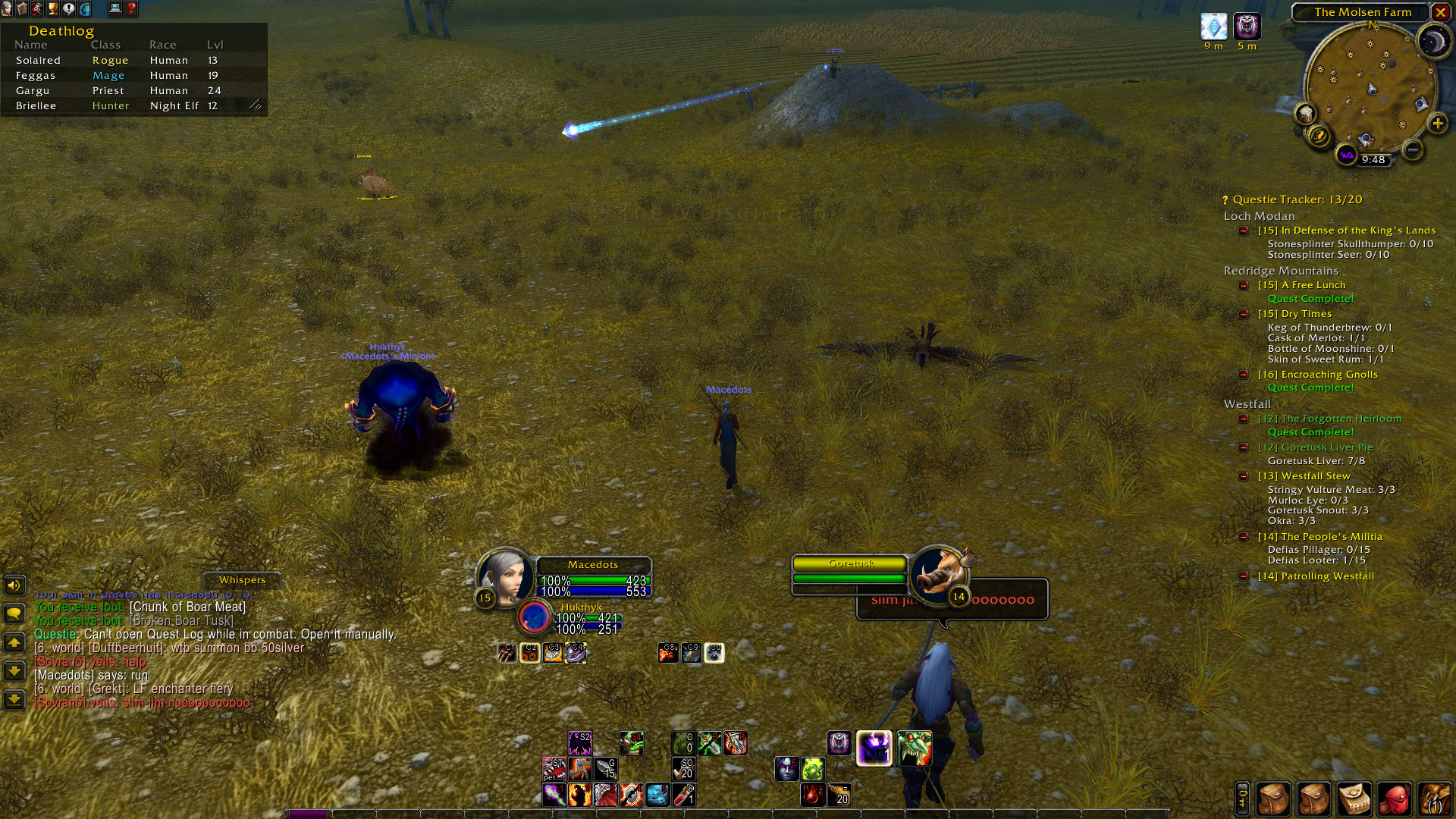
Task: Open the spellbook micro button
Action: click(x=22, y=8)
